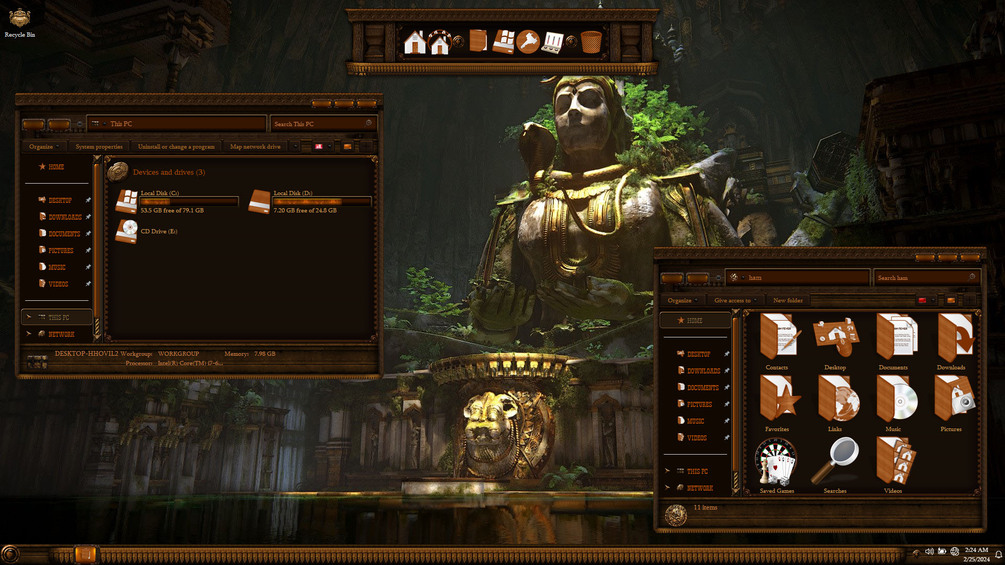Open the wrench tool icon in the dock
The image size is (1005, 565).
528,42
